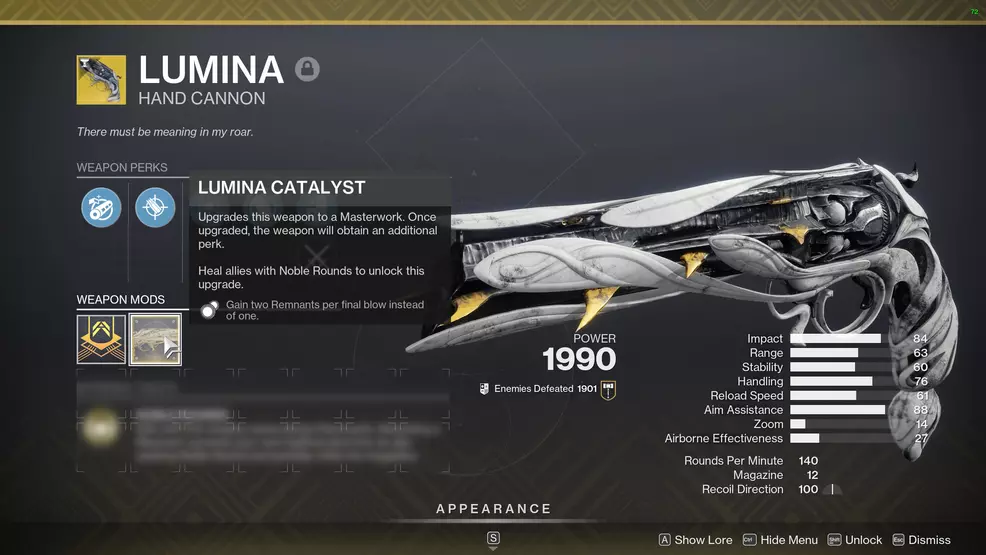Inspect the crosshair weapon perk icon

[155, 208]
